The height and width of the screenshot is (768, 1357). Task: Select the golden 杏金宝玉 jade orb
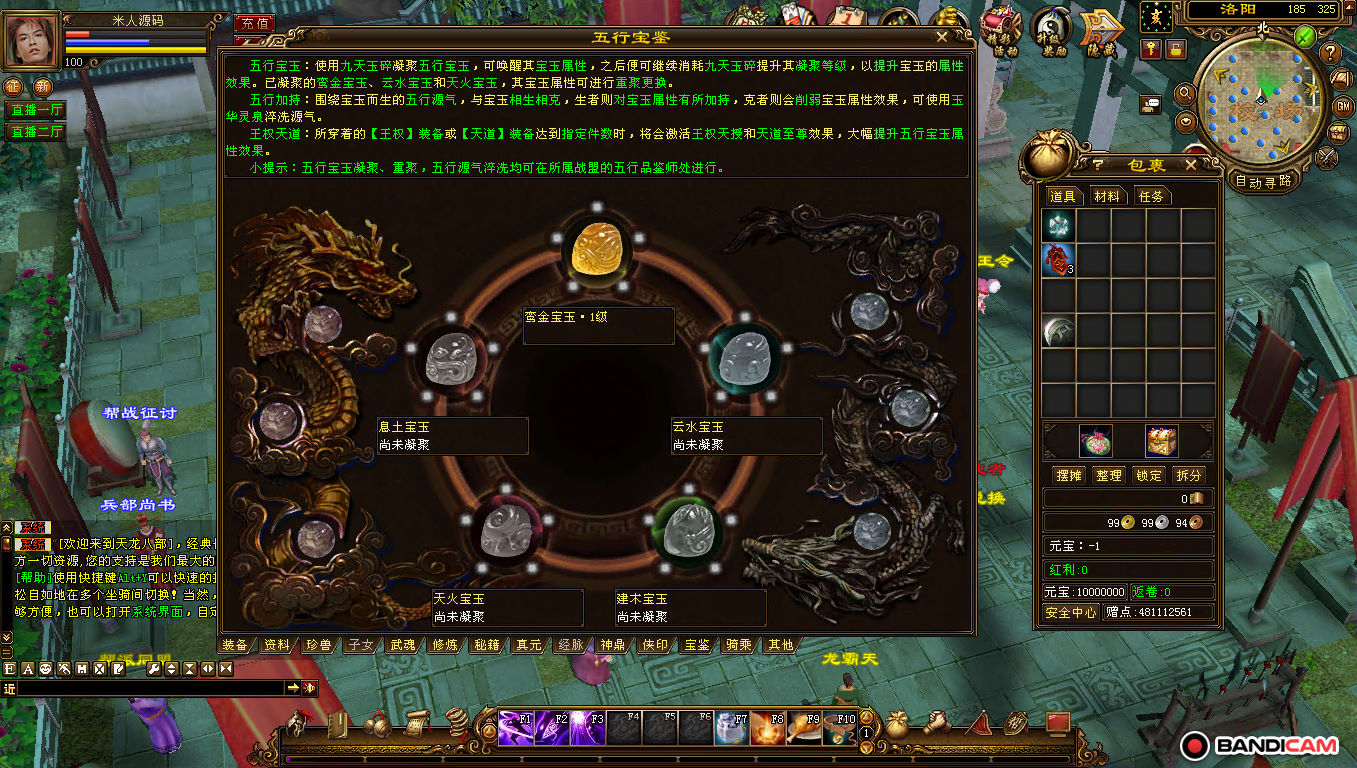pos(597,251)
